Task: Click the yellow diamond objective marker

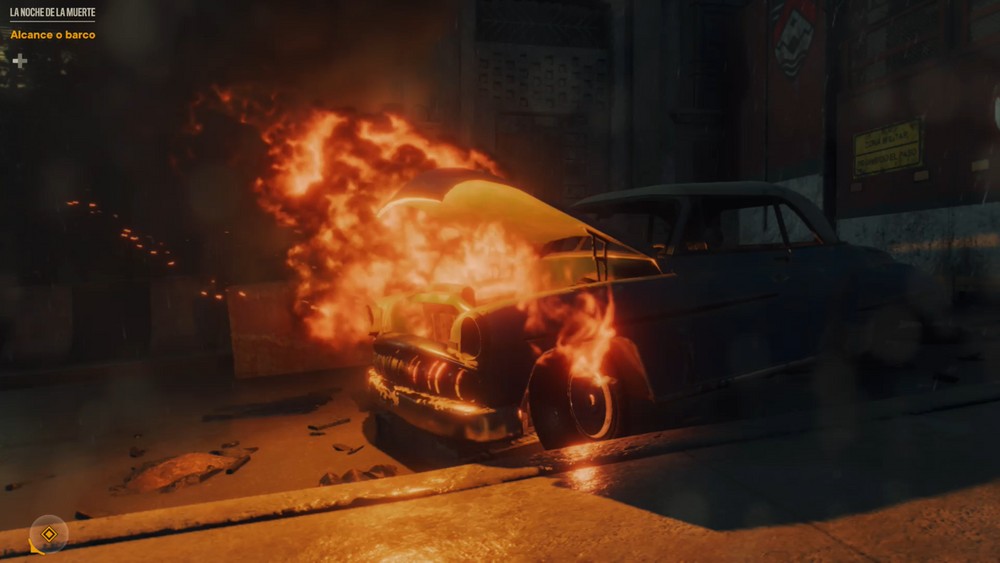Action: click(x=48, y=534)
